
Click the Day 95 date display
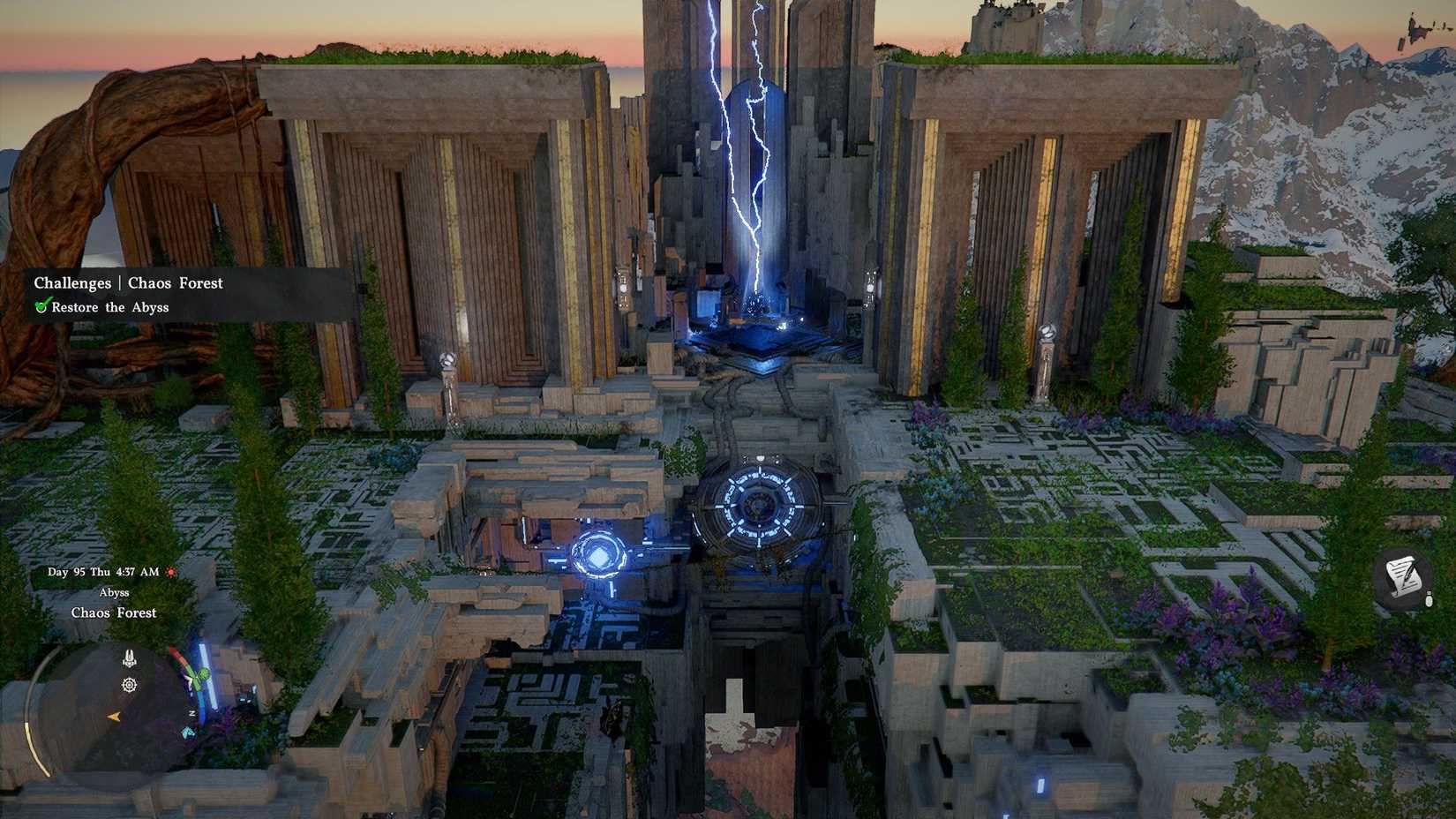[x=102, y=572]
